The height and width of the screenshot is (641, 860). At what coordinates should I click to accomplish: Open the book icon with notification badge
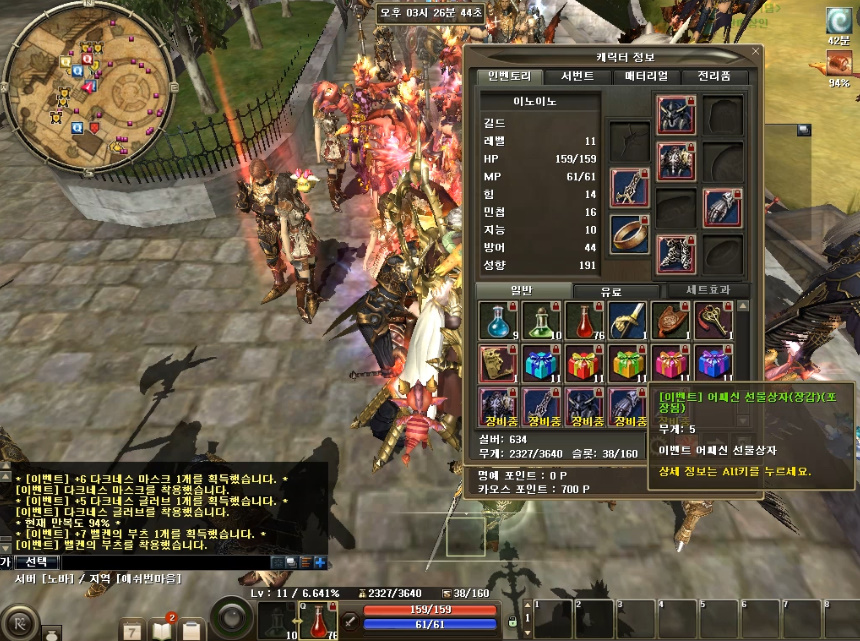pyautogui.click(x=162, y=628)
